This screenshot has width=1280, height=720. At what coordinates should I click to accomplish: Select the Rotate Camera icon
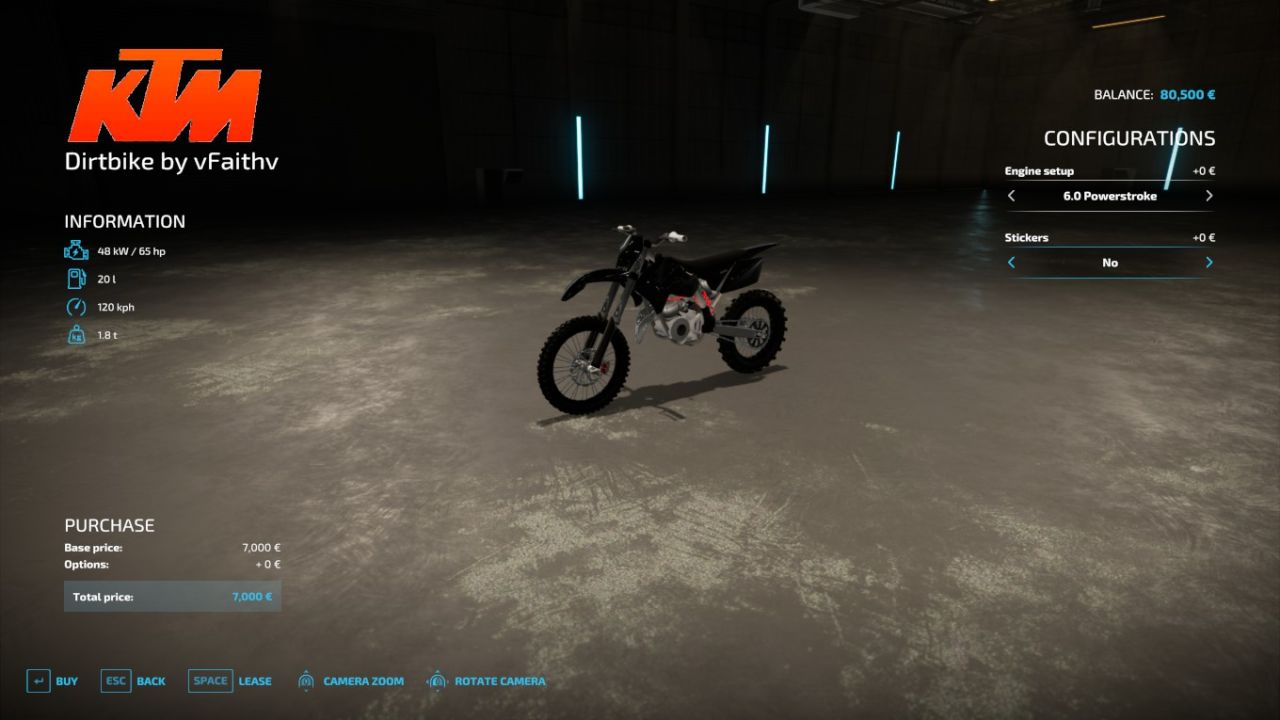point(437,680)
